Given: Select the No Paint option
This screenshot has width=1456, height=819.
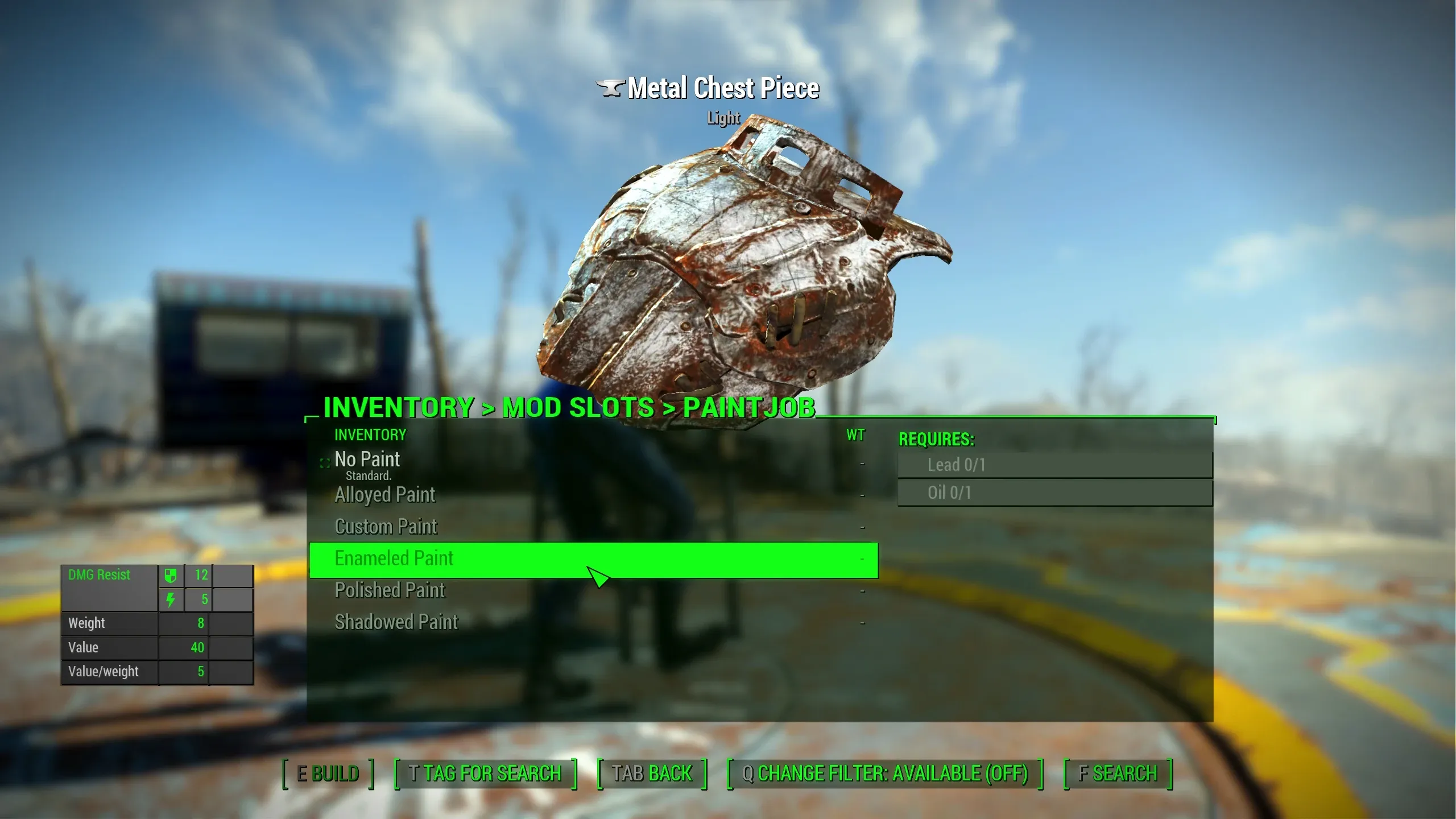Looking at the screenshot, I should pyautogui.click(x=367, y=460).
